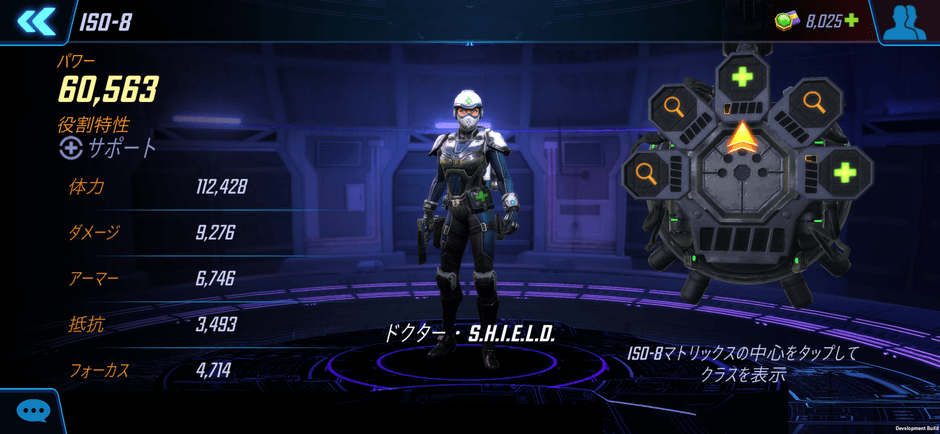Tap the ISO-8 matrix center orange arrow
This screenshot has height=434, width=940.
pyautogui.click(x=741, y=139)
